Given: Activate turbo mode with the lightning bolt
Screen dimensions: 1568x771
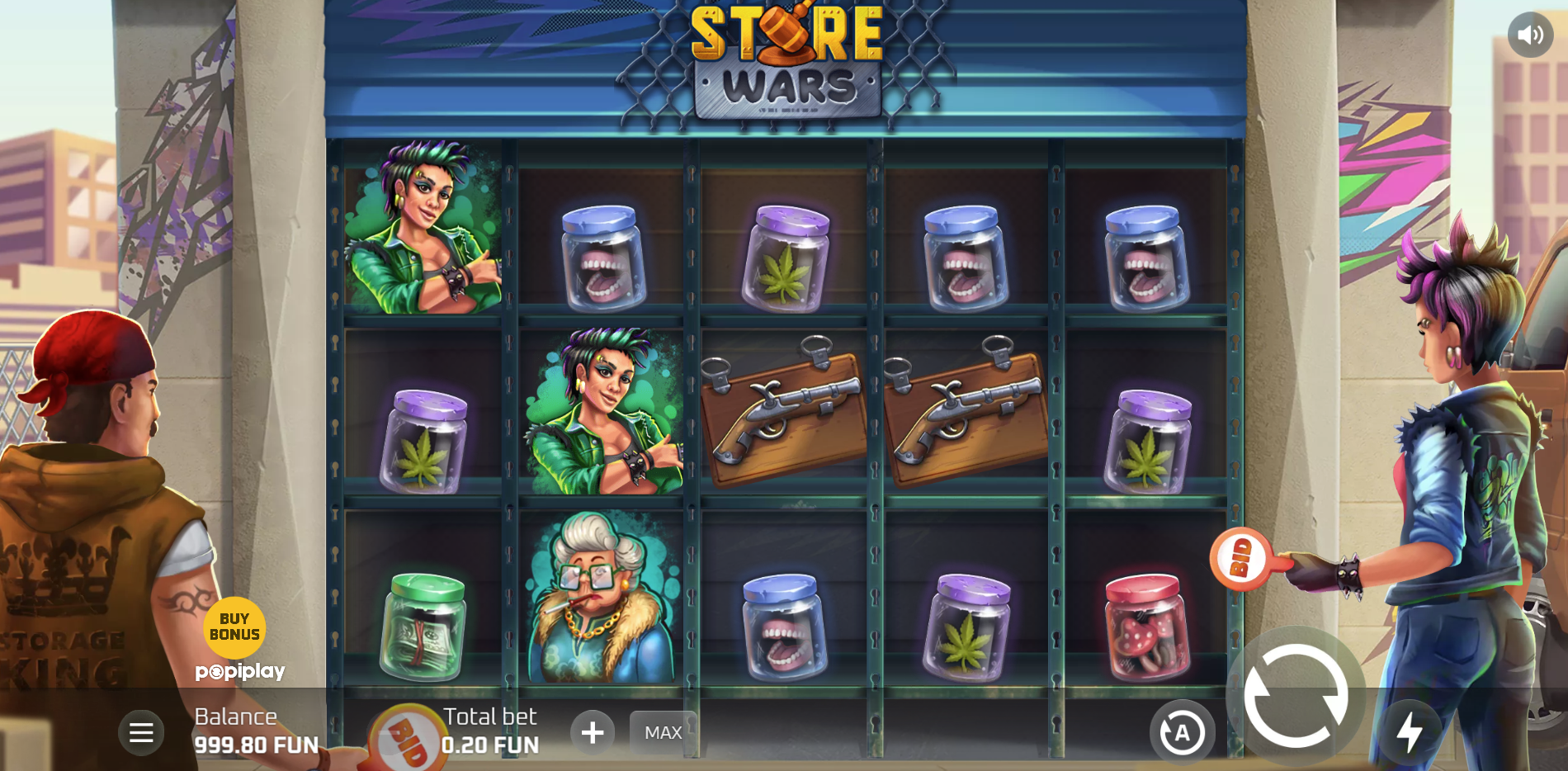Looking at the screenshot, I should 1410,731.
